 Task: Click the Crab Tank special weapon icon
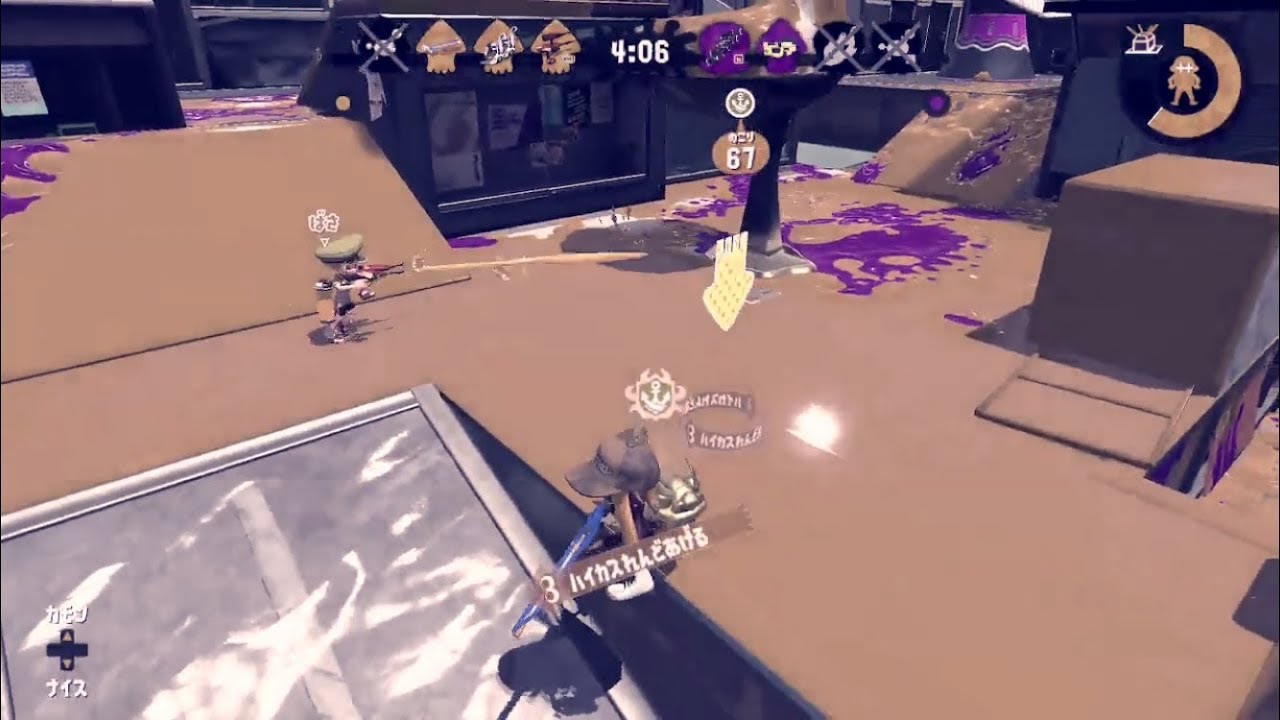tap(1143, 40)
